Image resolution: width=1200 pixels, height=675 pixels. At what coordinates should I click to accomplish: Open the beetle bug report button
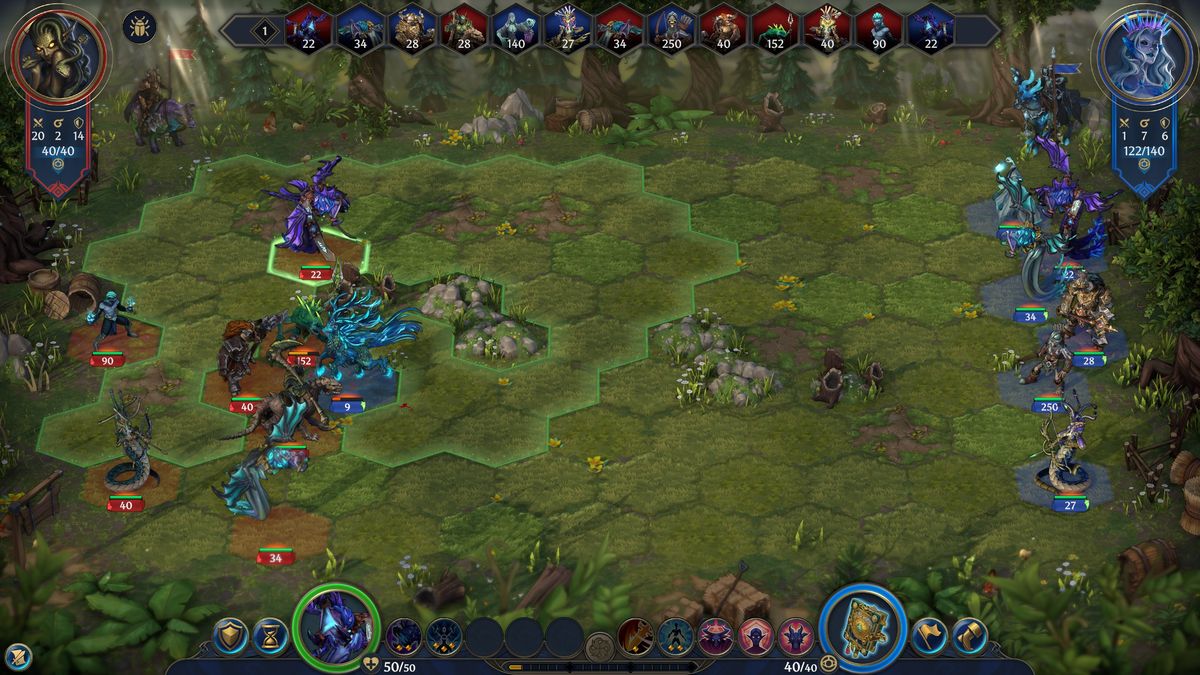pyautogui.click(x=139, y=26)
